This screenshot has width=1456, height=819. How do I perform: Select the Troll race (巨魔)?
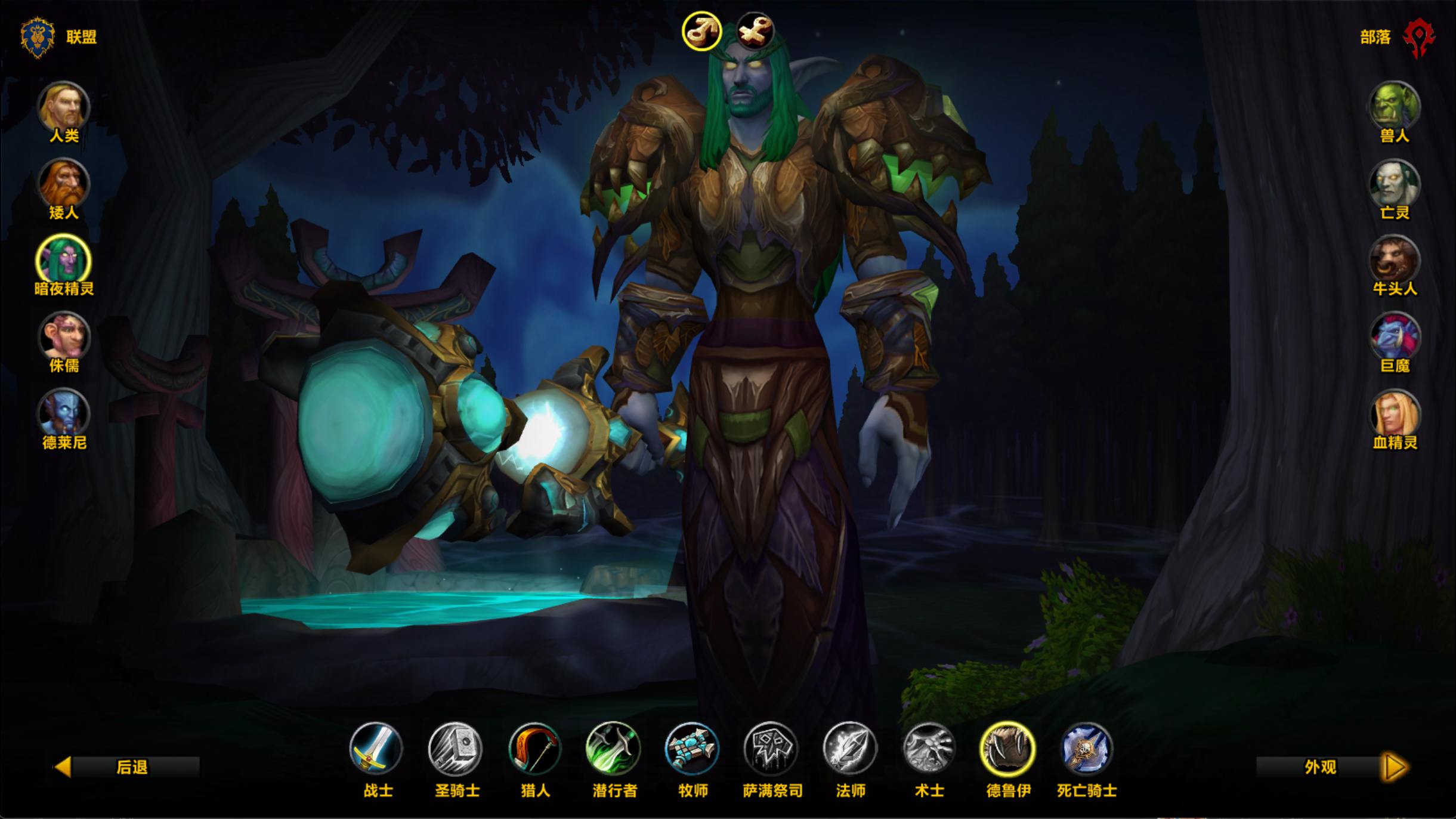(x=1394, y=337)
